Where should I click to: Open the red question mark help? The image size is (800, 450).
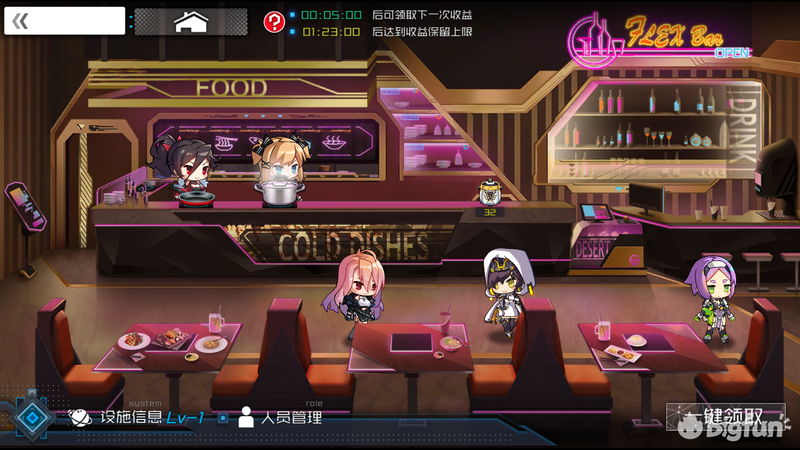pos(273,22)
